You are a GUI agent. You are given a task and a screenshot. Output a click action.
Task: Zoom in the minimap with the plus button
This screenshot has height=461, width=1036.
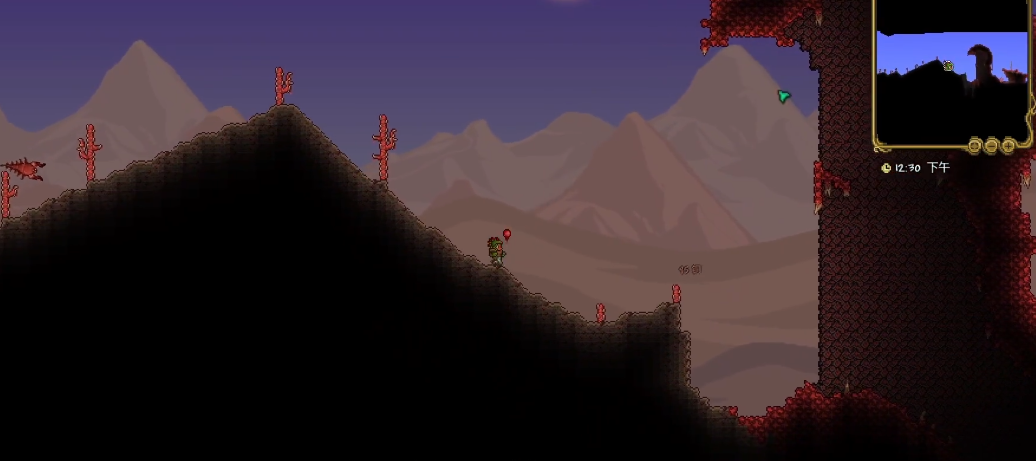pyautogui.click(x=1009, y=146)
